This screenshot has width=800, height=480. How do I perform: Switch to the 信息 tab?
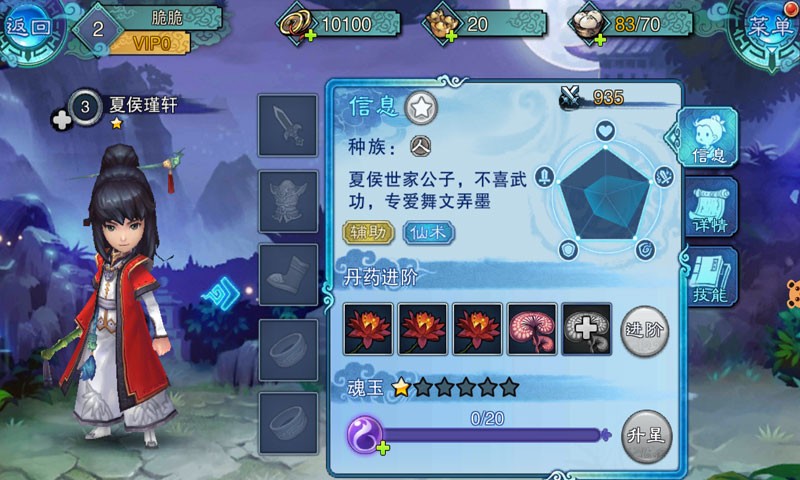click(x=709, y=138)
